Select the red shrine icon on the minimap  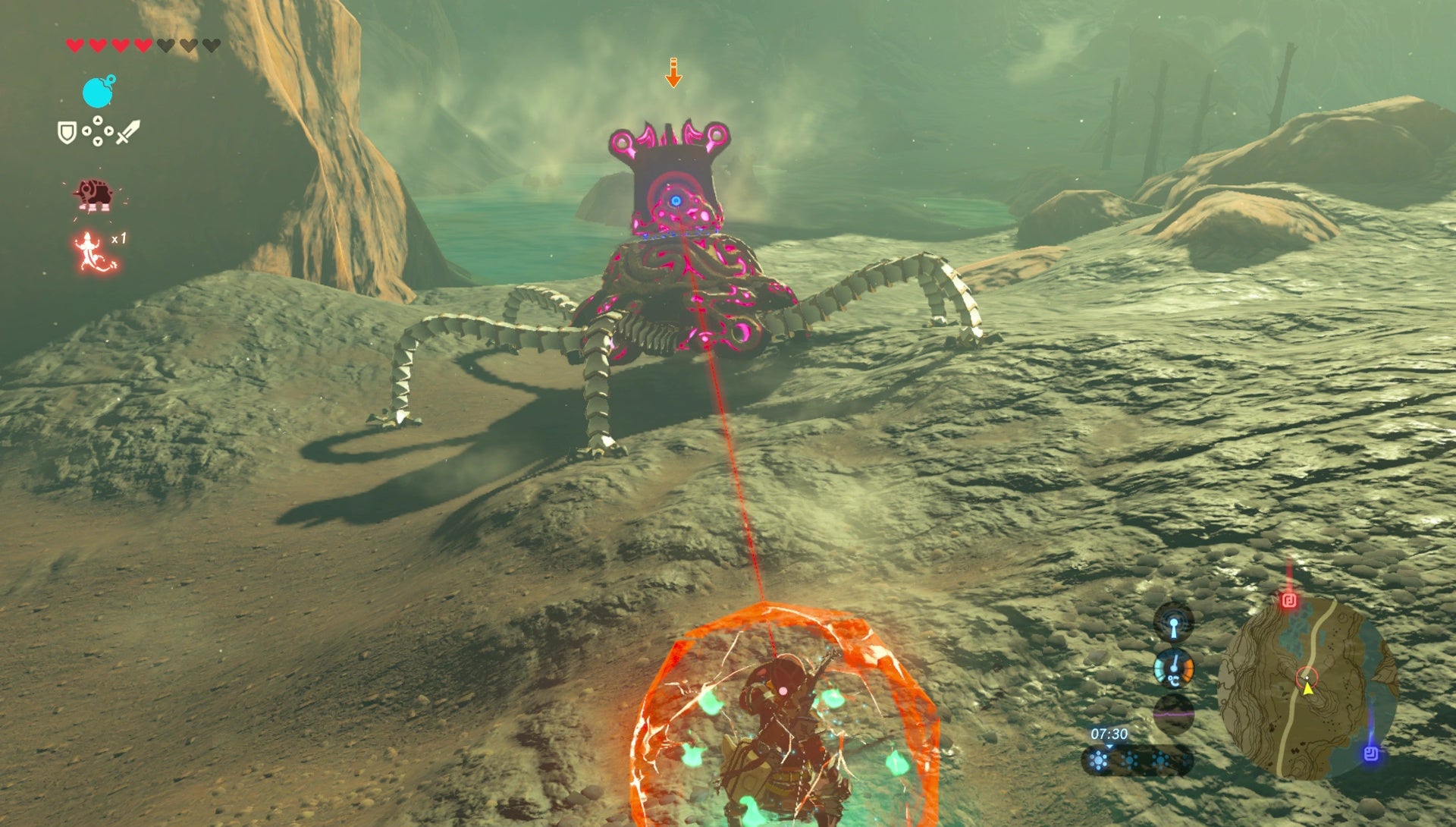click(x=1289, y=600)
